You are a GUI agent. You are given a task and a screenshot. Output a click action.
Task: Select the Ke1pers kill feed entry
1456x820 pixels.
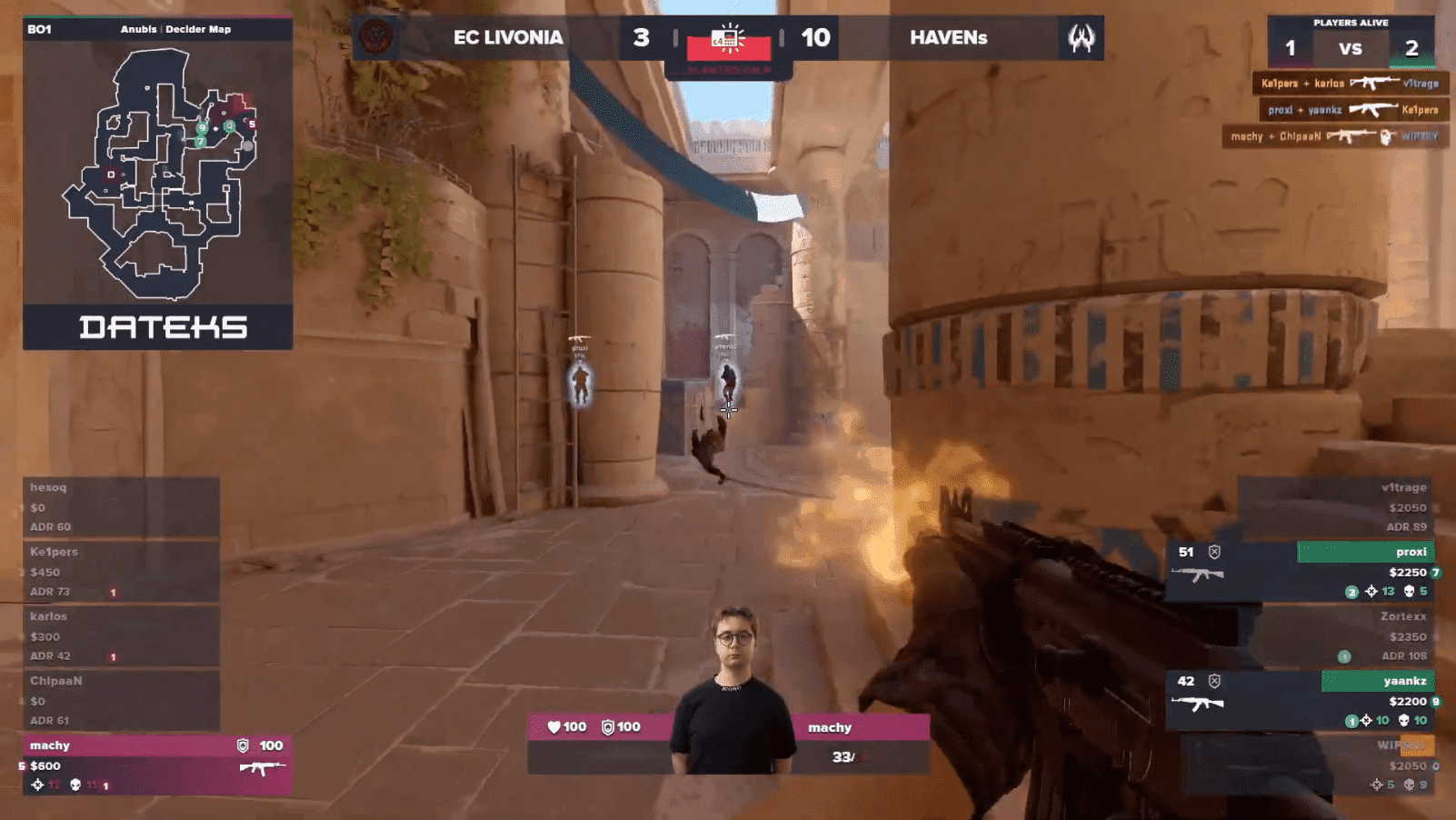point(1350,84)
